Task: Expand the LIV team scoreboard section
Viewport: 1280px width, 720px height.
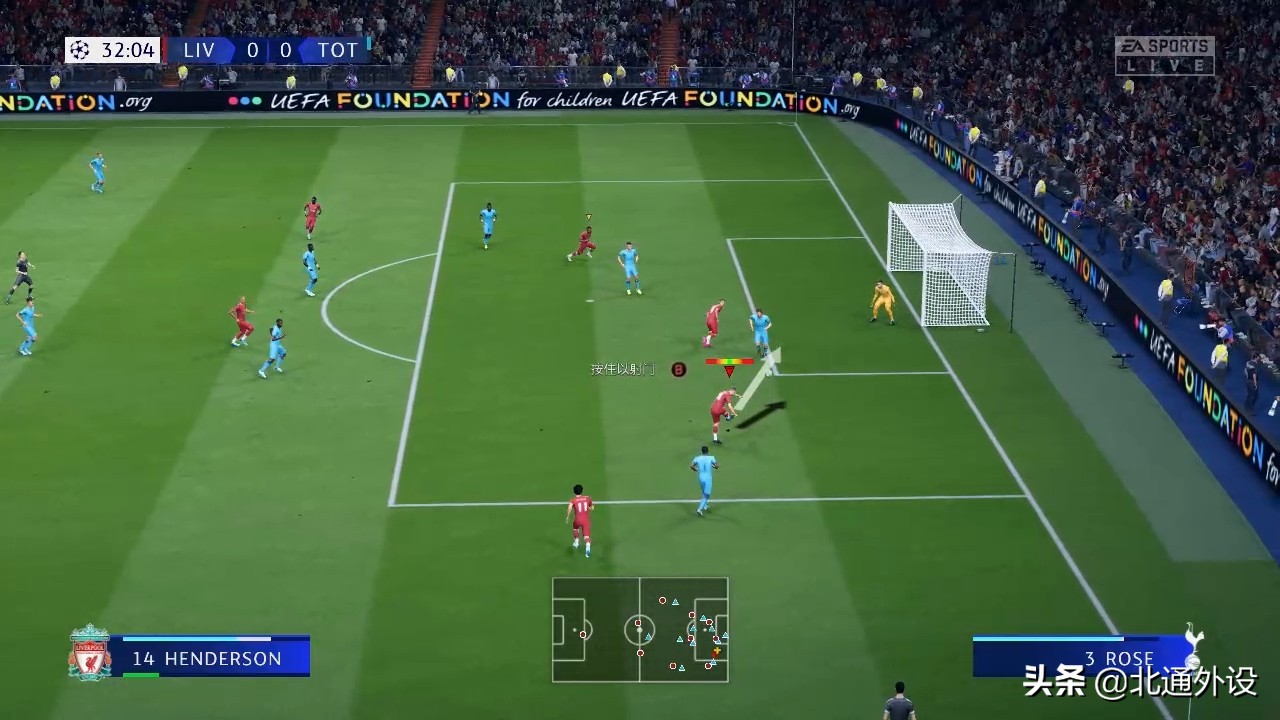Action: [197, 49]
